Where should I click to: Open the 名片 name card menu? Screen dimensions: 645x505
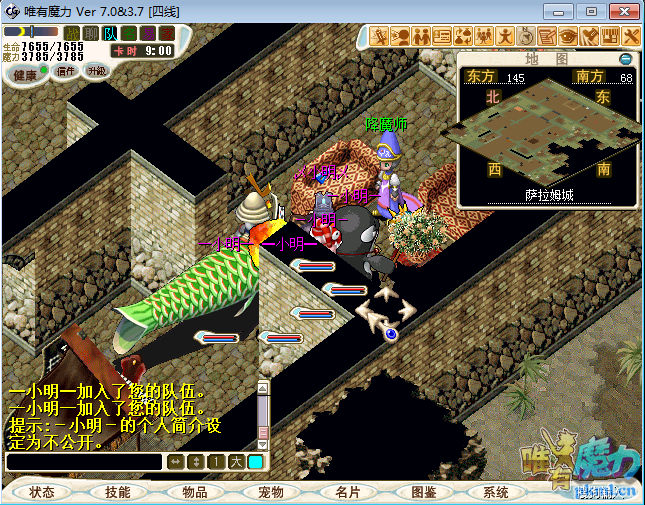tap(347, 492)
